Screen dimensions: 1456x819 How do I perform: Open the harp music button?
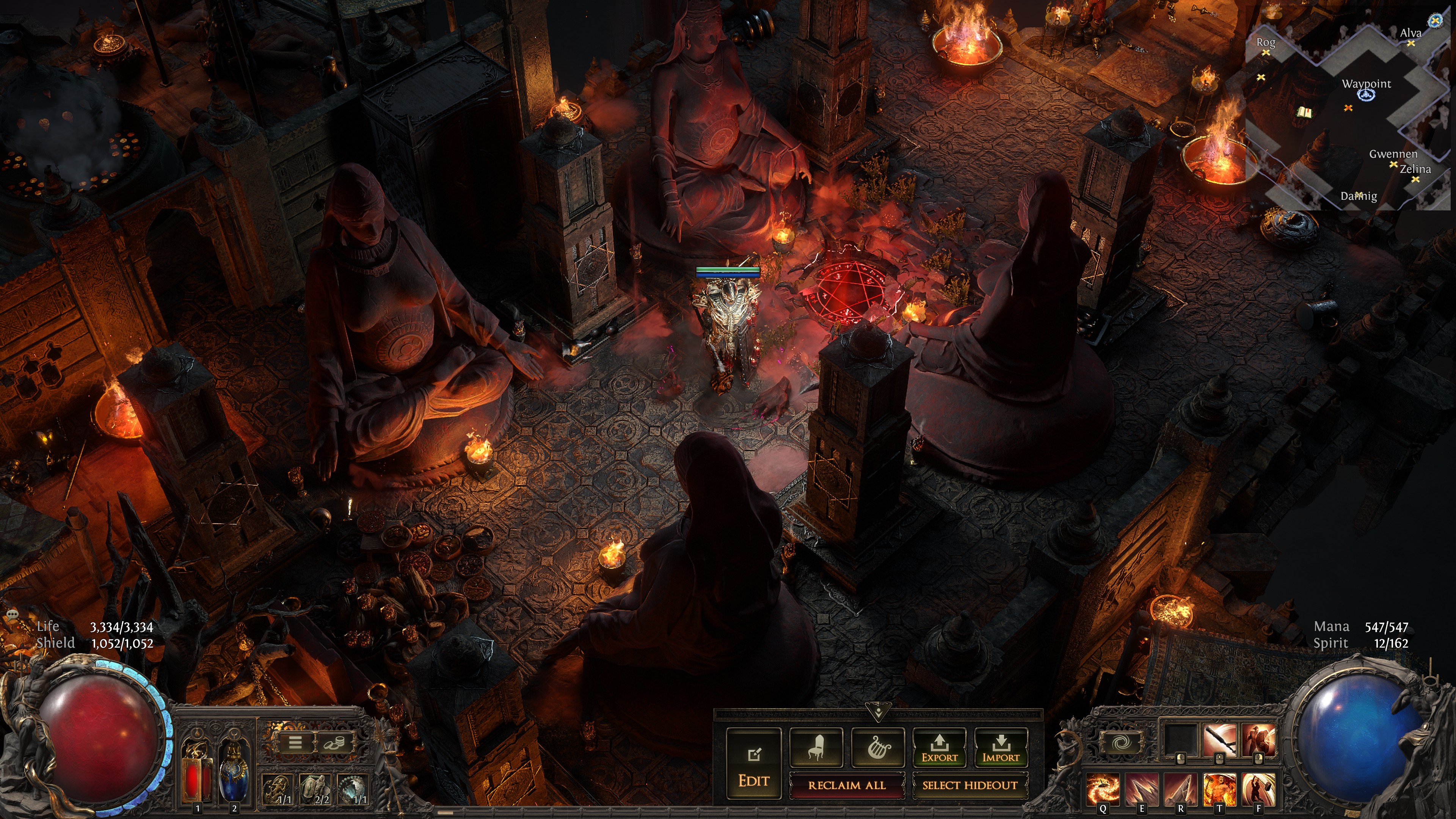[878, 747]
